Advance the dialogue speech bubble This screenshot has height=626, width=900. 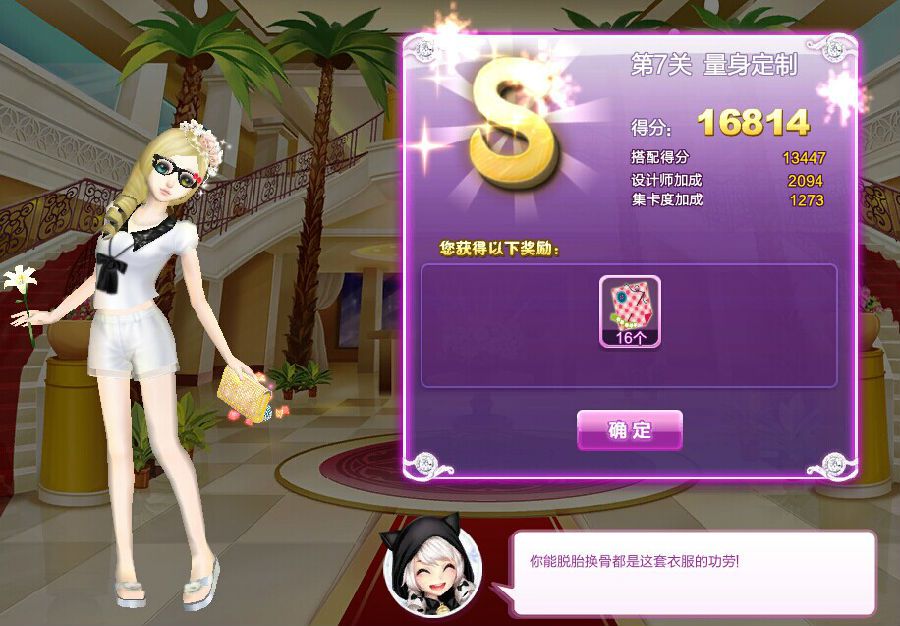694,573
